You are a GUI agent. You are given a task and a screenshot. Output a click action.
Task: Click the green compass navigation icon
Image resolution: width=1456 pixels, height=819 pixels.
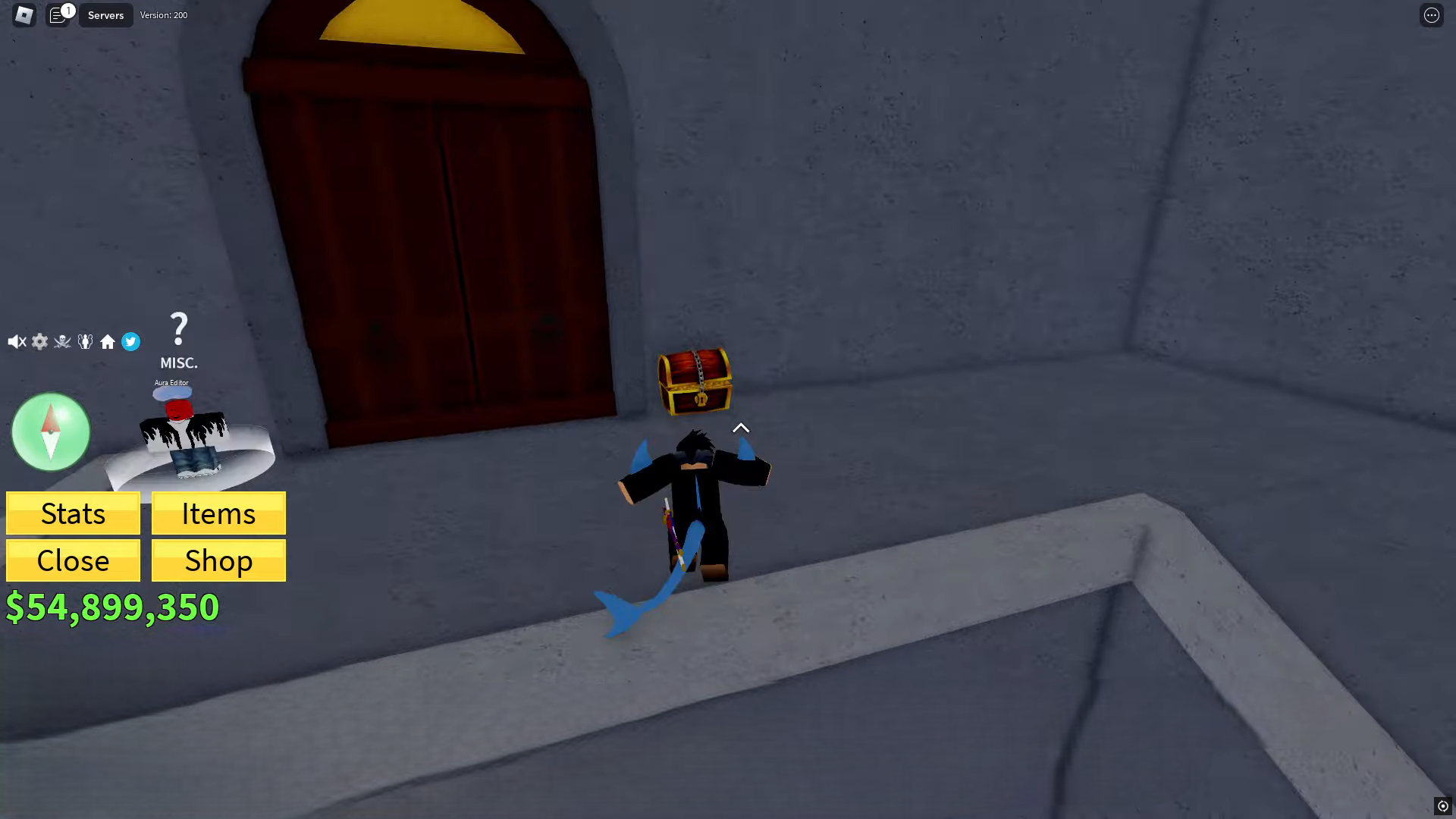click(x=50, y=431)
